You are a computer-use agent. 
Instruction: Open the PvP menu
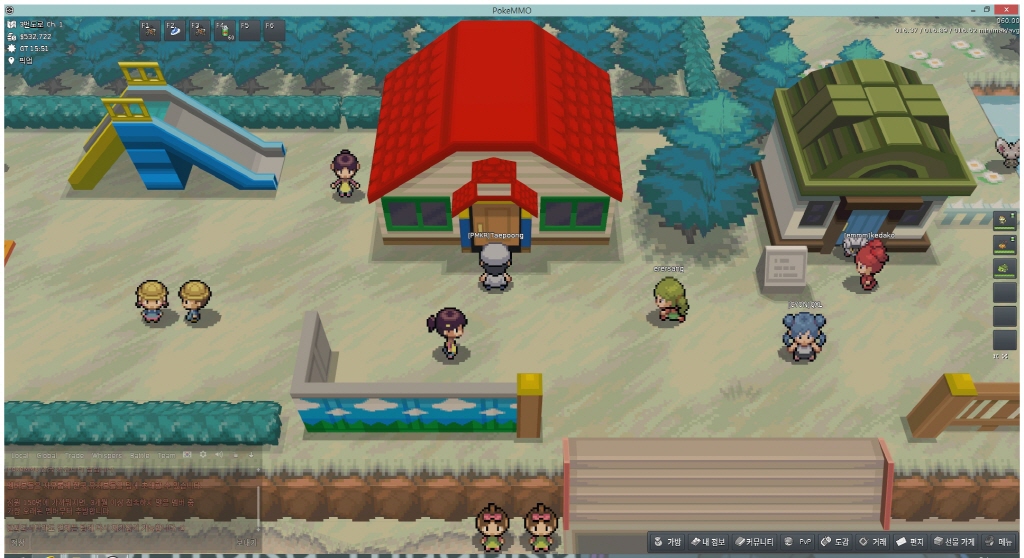[798, 542]
